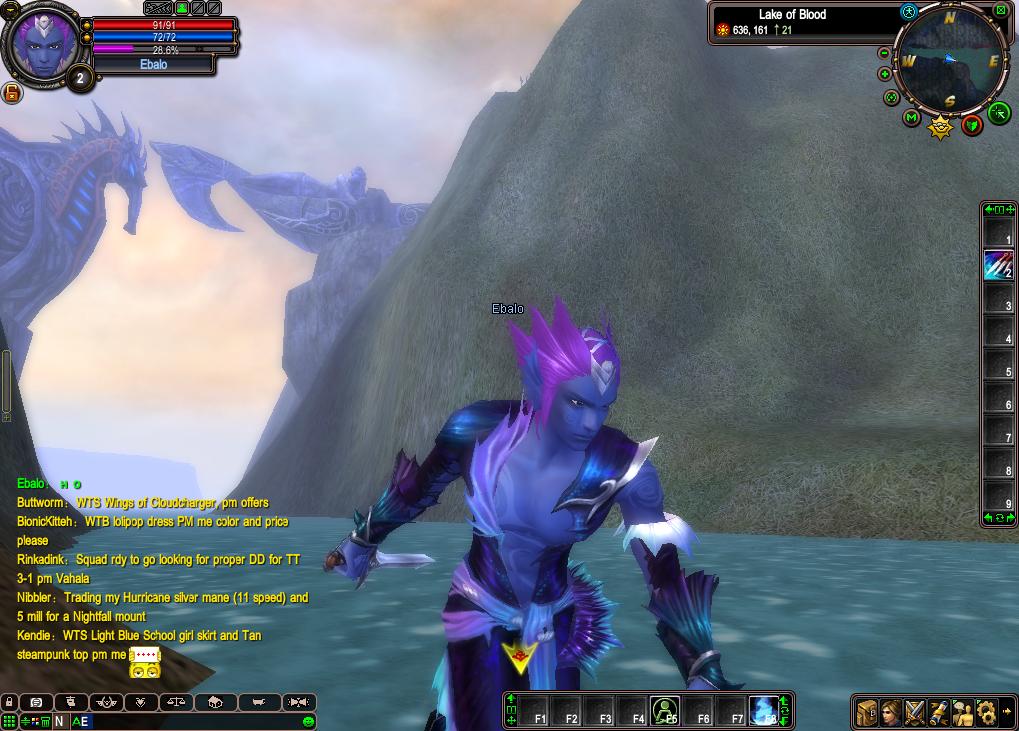Open the inventory backpack icon
The image size is (1019, 731).
[866, 712]
